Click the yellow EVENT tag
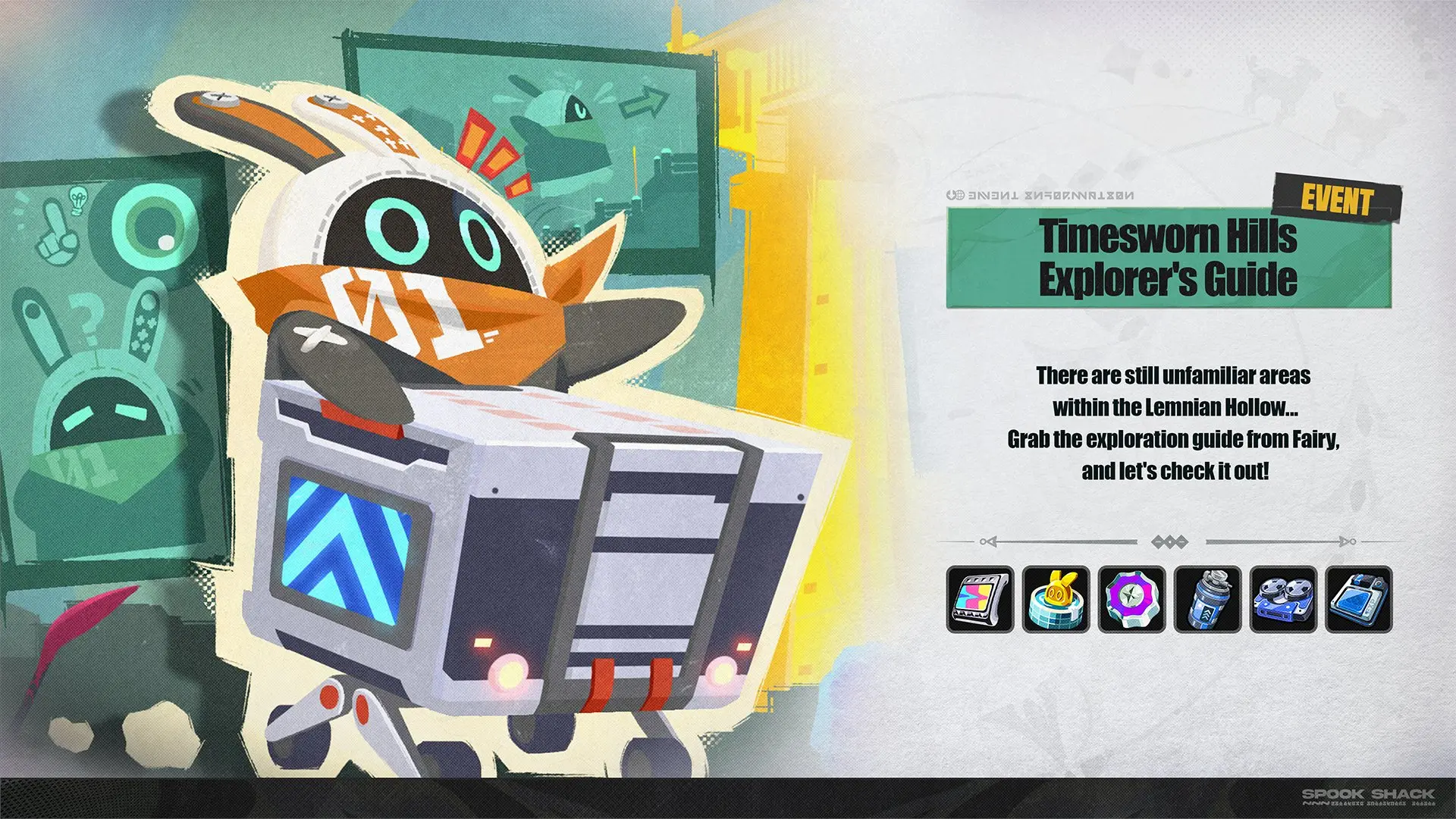The image size is (1456, 819). click(x=1338, y=199)
